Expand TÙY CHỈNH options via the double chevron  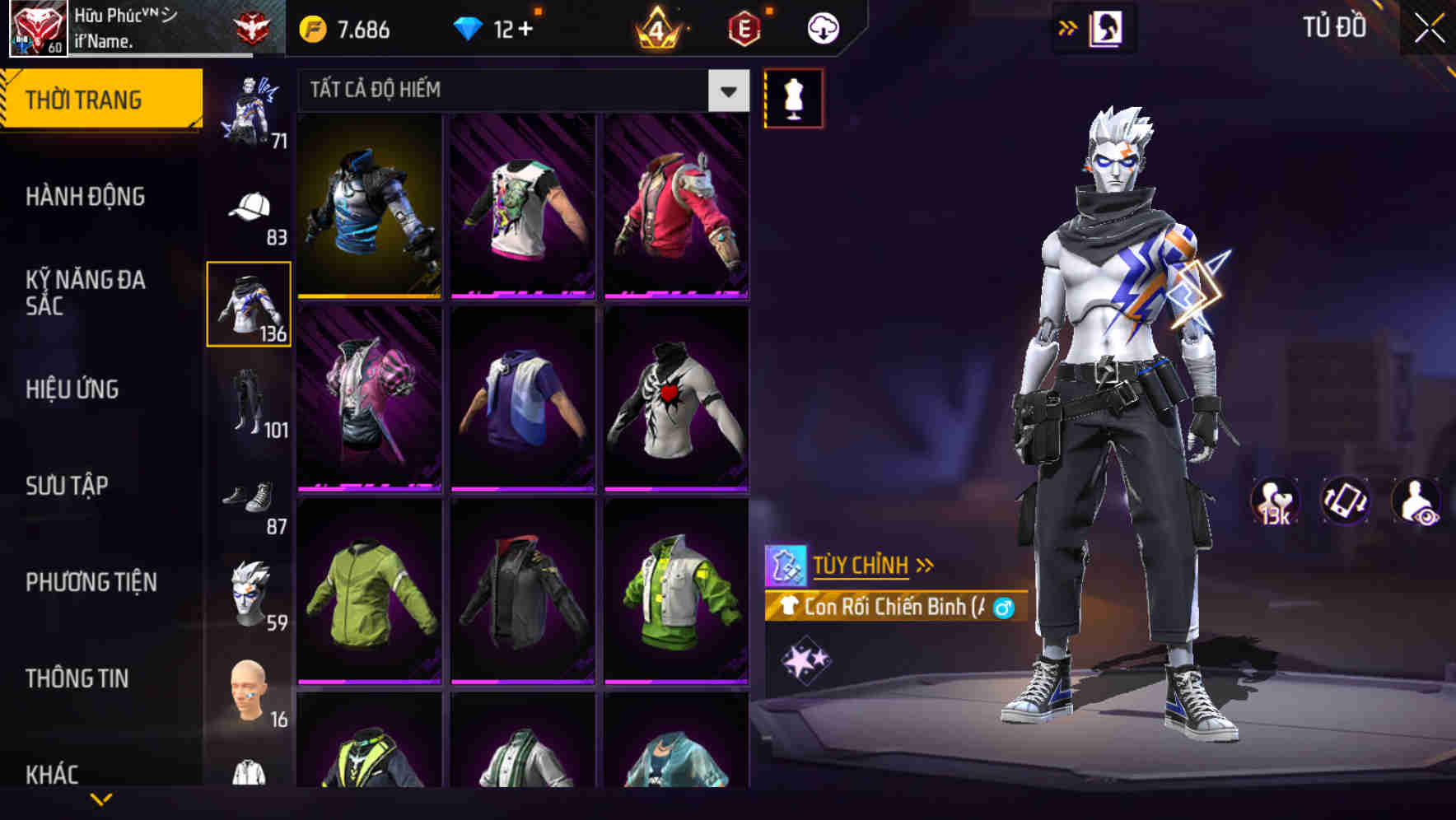[925, 565]
